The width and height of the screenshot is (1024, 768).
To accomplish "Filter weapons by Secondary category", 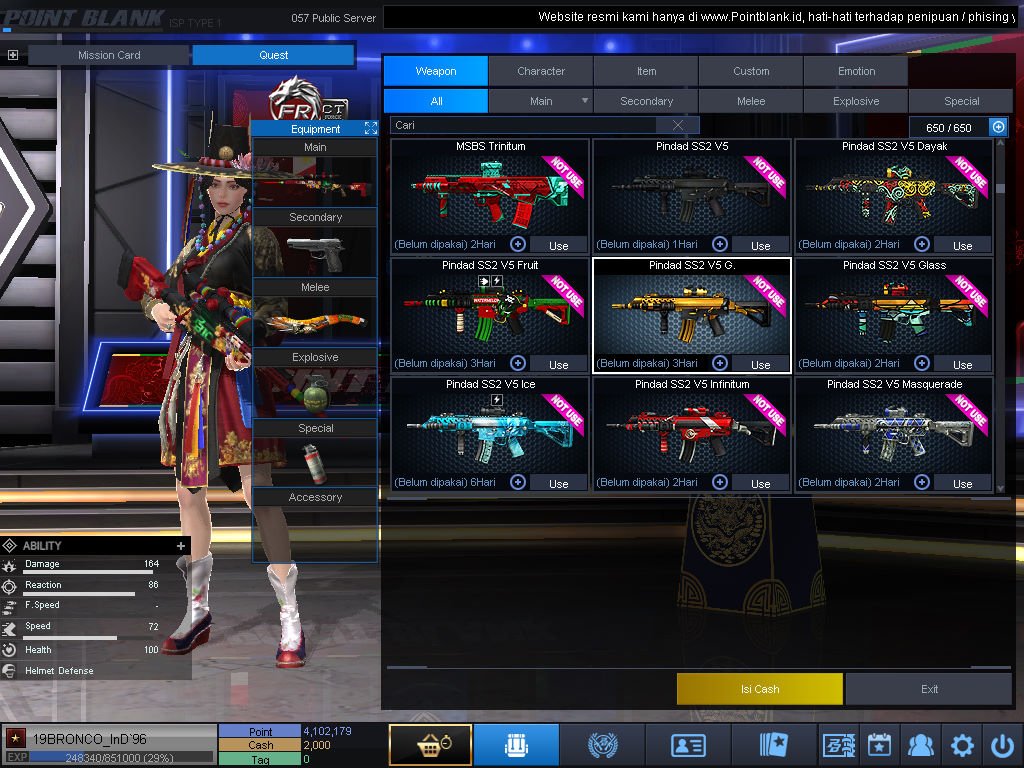I will point(646,101).
